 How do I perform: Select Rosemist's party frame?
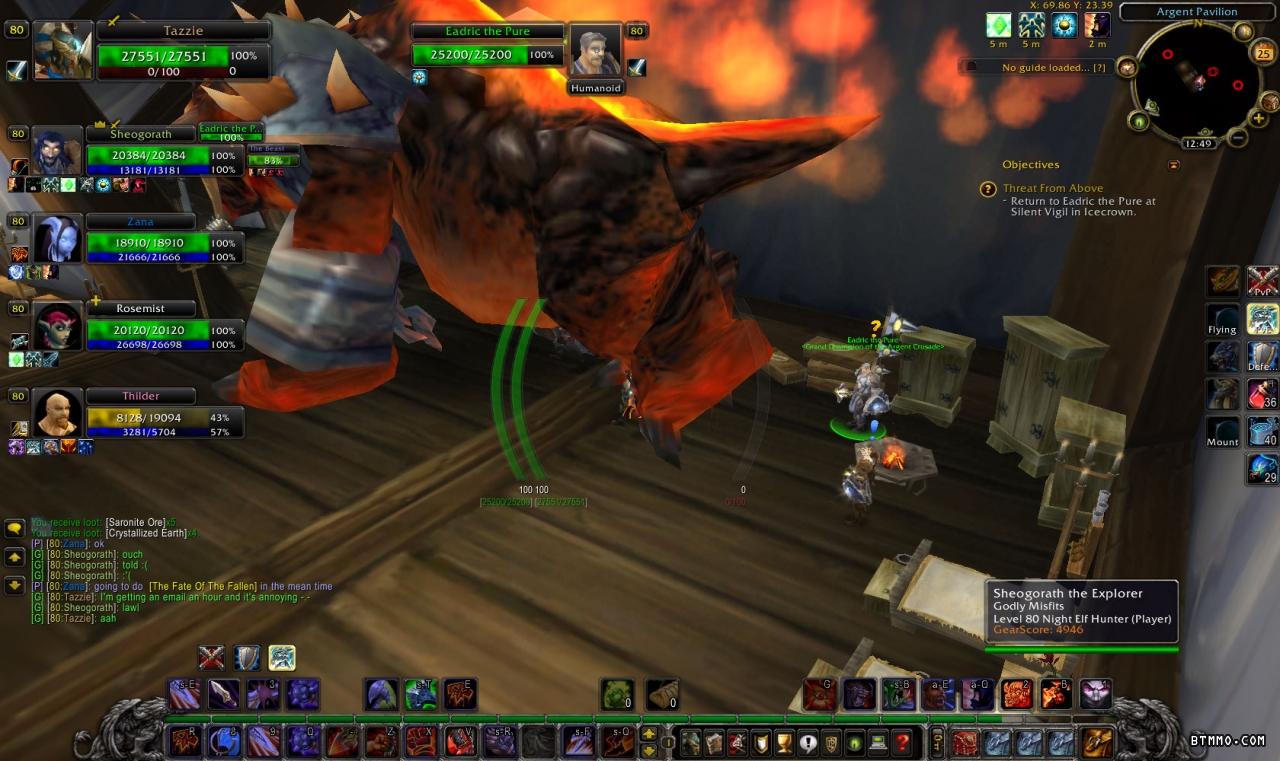(148, 330)
